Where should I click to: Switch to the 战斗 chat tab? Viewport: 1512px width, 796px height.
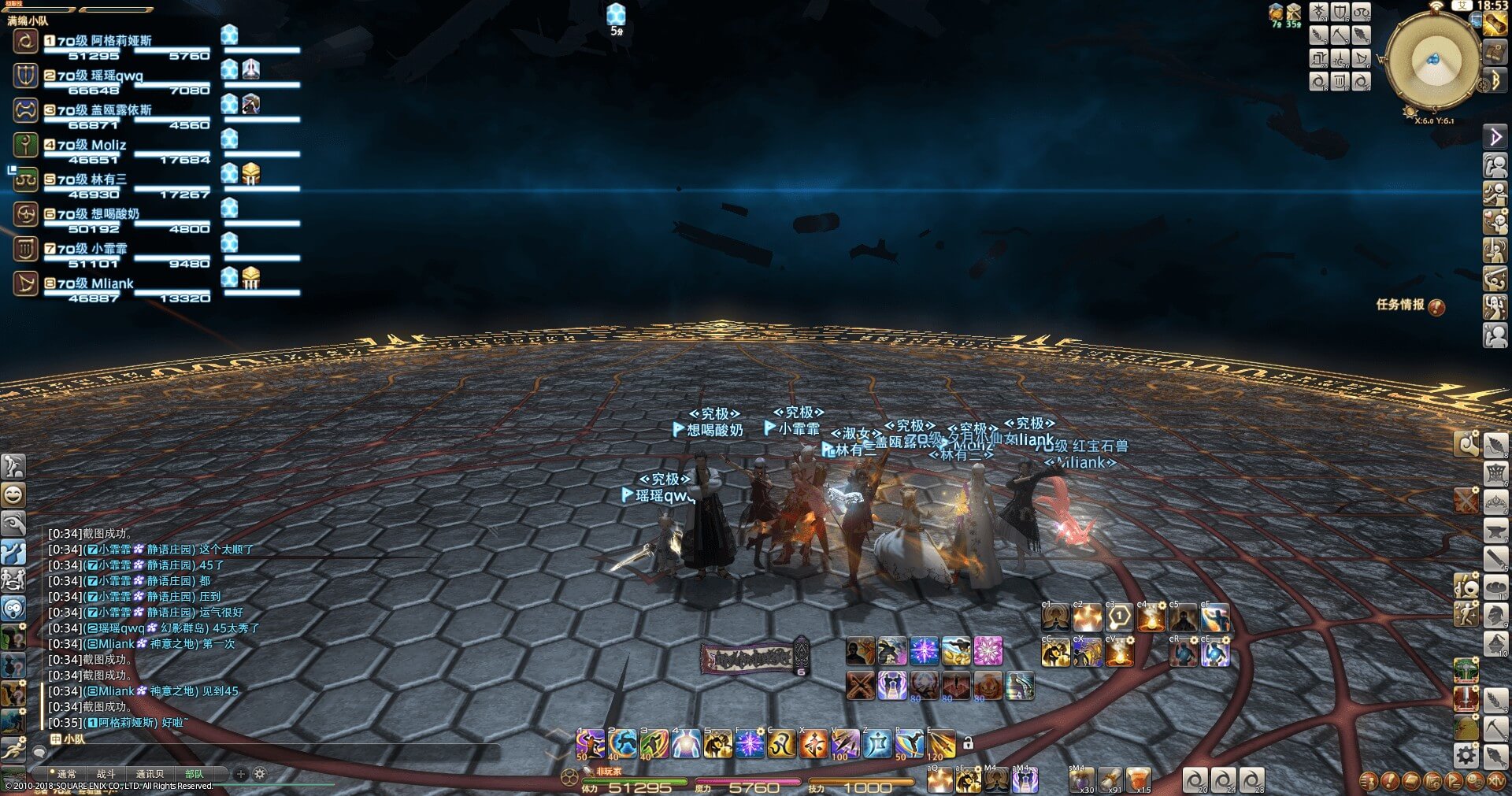[106, 774]
